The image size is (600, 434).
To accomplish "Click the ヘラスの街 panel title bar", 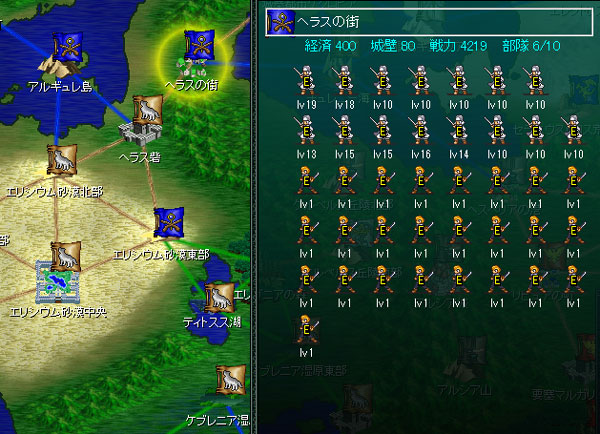I will [x=422, y=22].
